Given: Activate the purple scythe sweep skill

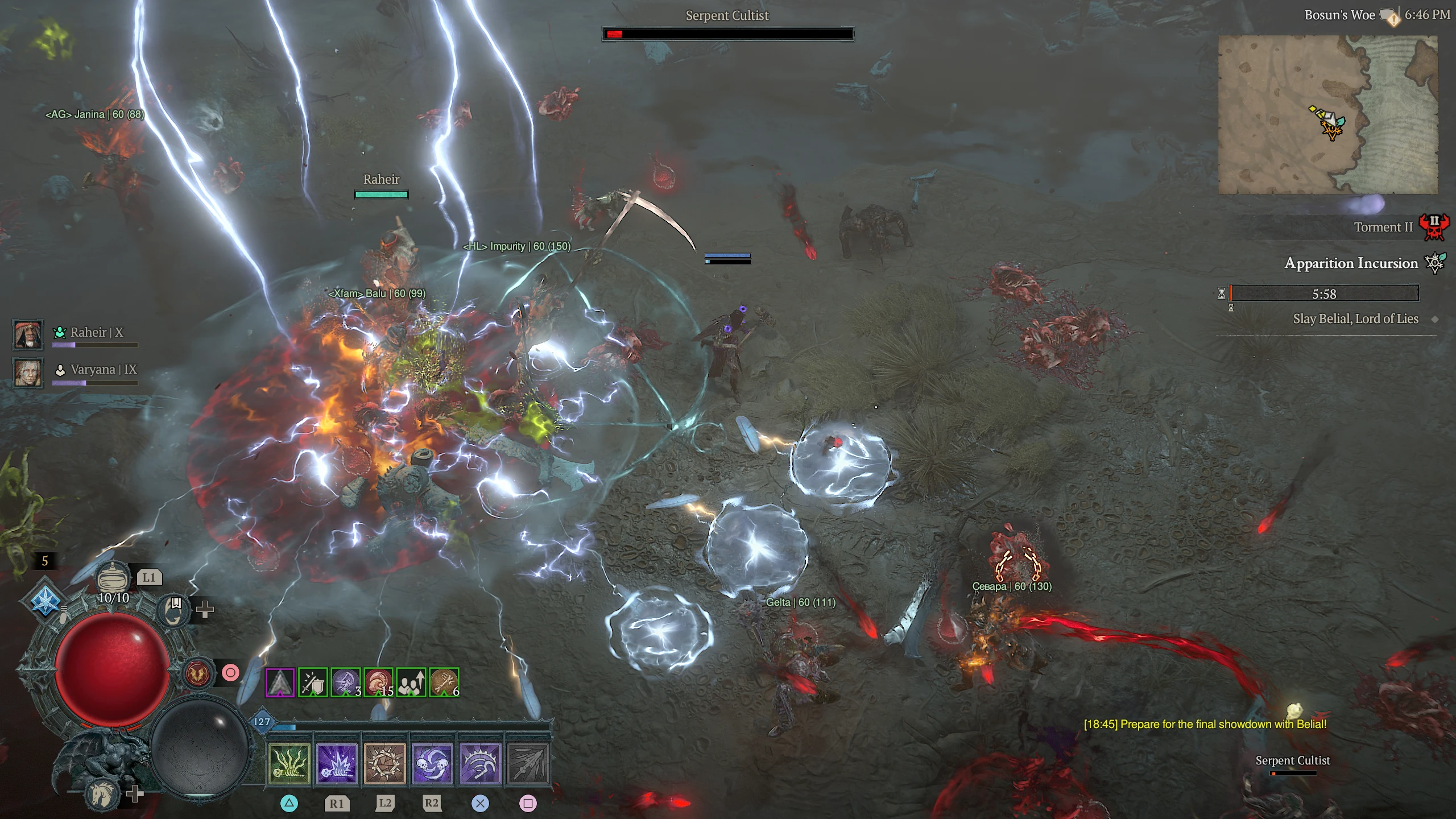Looking at the screenshot, I should pyautogui.click(x=480, y=763).
